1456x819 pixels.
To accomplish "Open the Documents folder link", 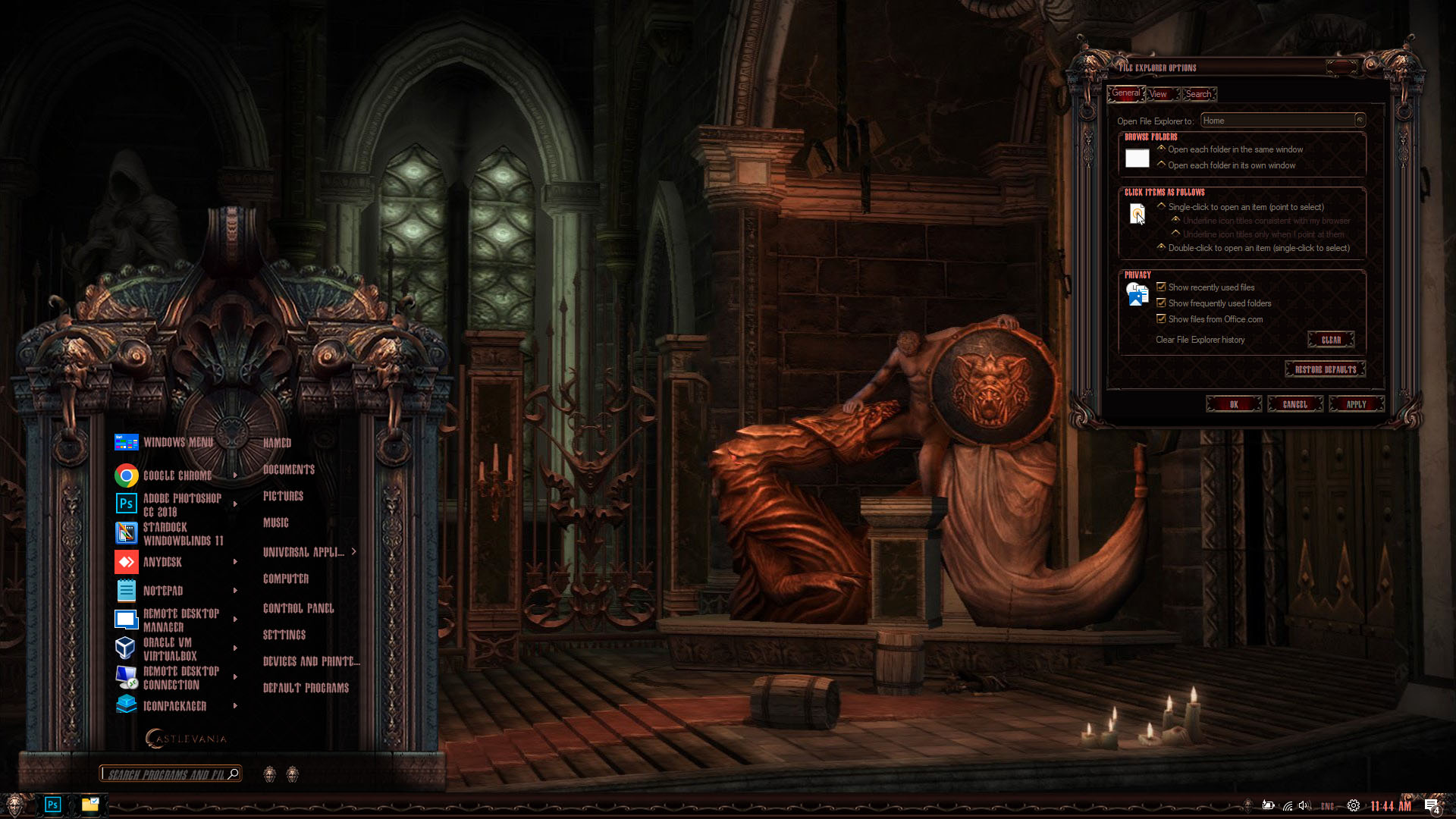I will point(288,469).
